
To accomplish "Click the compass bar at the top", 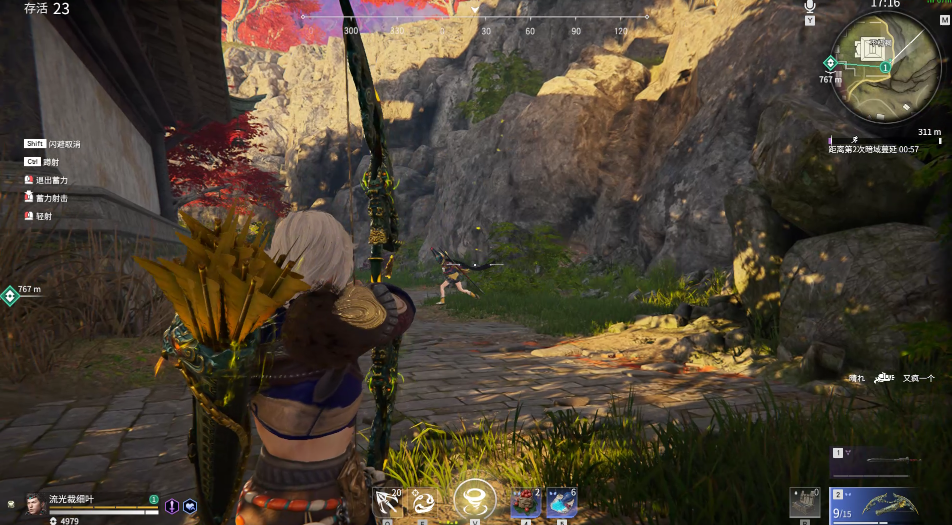I will (x=475, y=18).
